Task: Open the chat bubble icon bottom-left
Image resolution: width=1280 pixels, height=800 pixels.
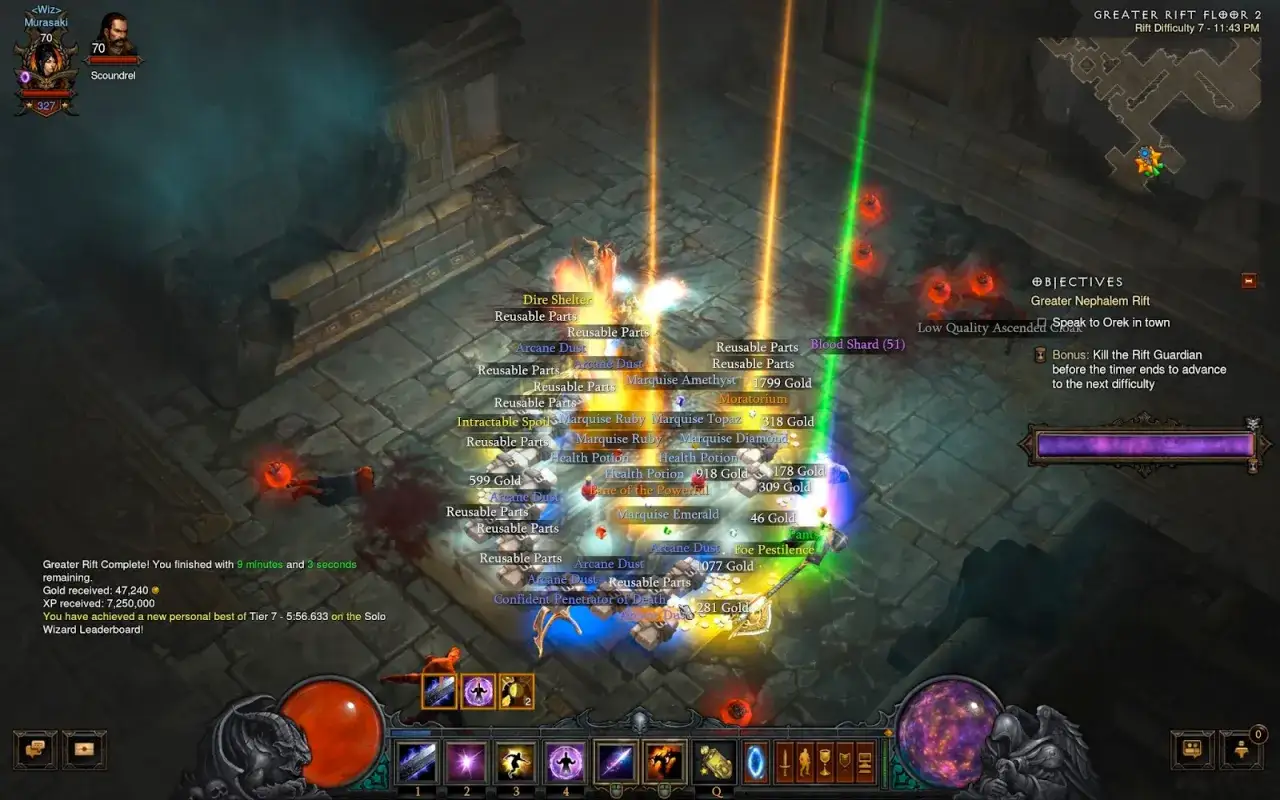Action: (35, 750)
